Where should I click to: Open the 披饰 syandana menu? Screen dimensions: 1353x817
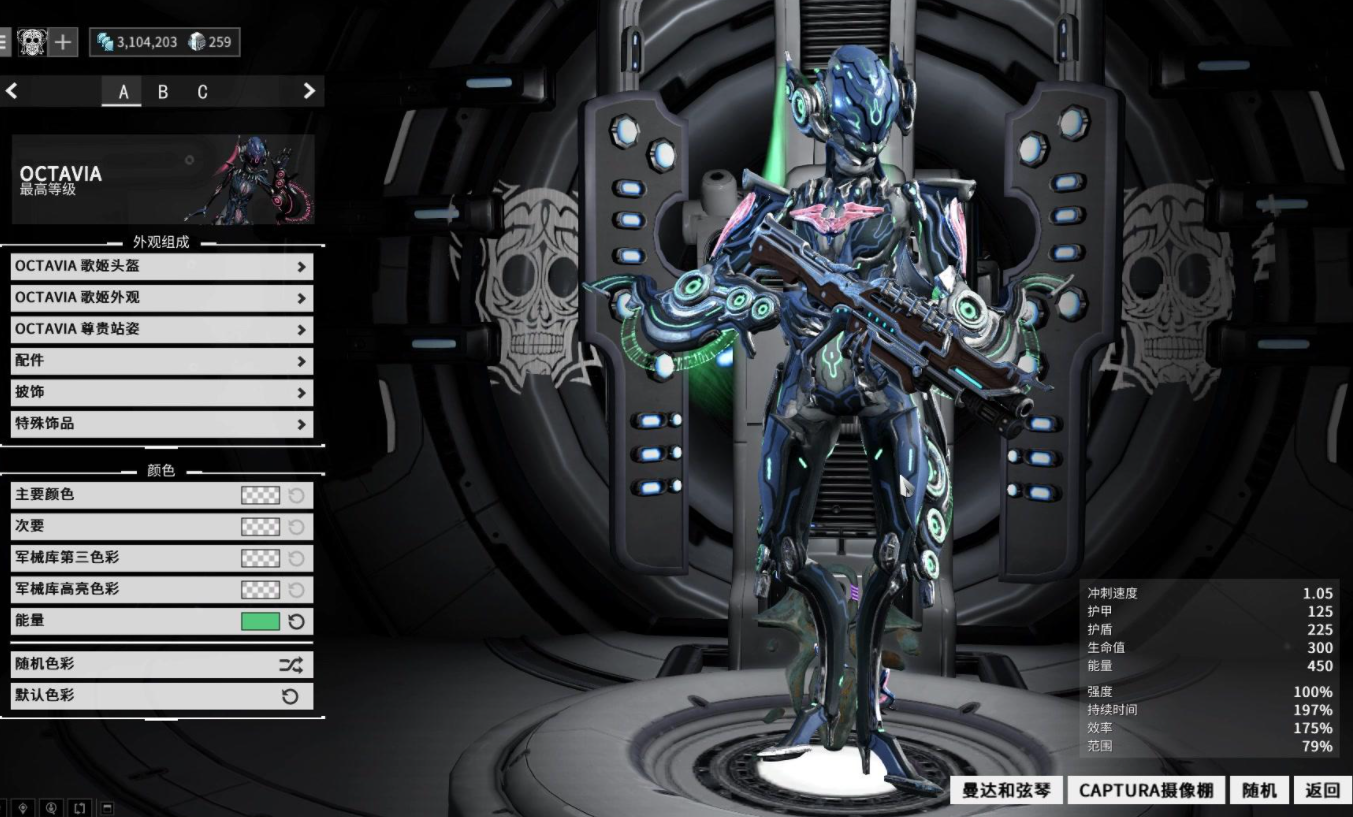[x=161, y=392]
